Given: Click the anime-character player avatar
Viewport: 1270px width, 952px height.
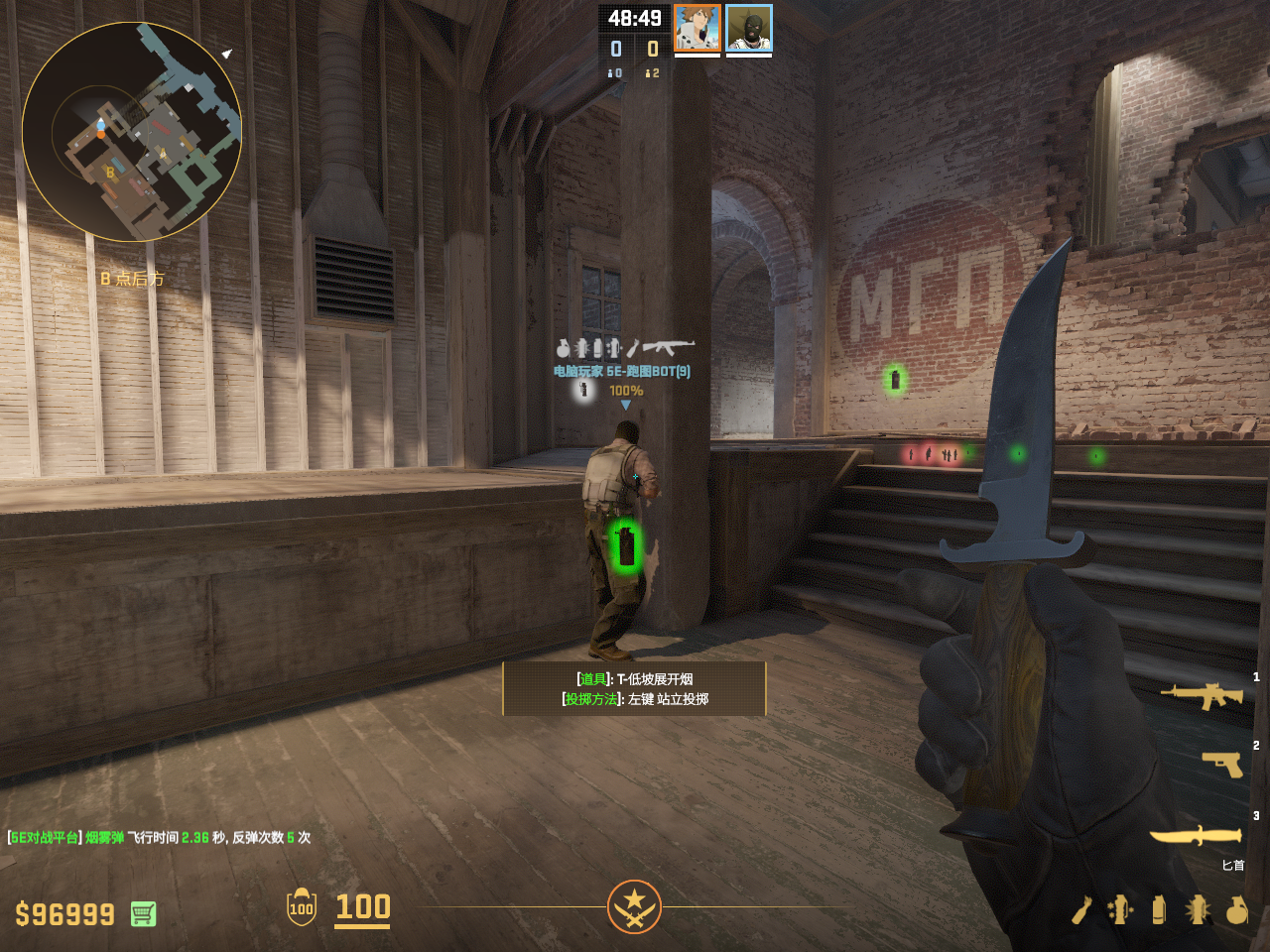Looking at the screenshot, I should pos(697,28).
